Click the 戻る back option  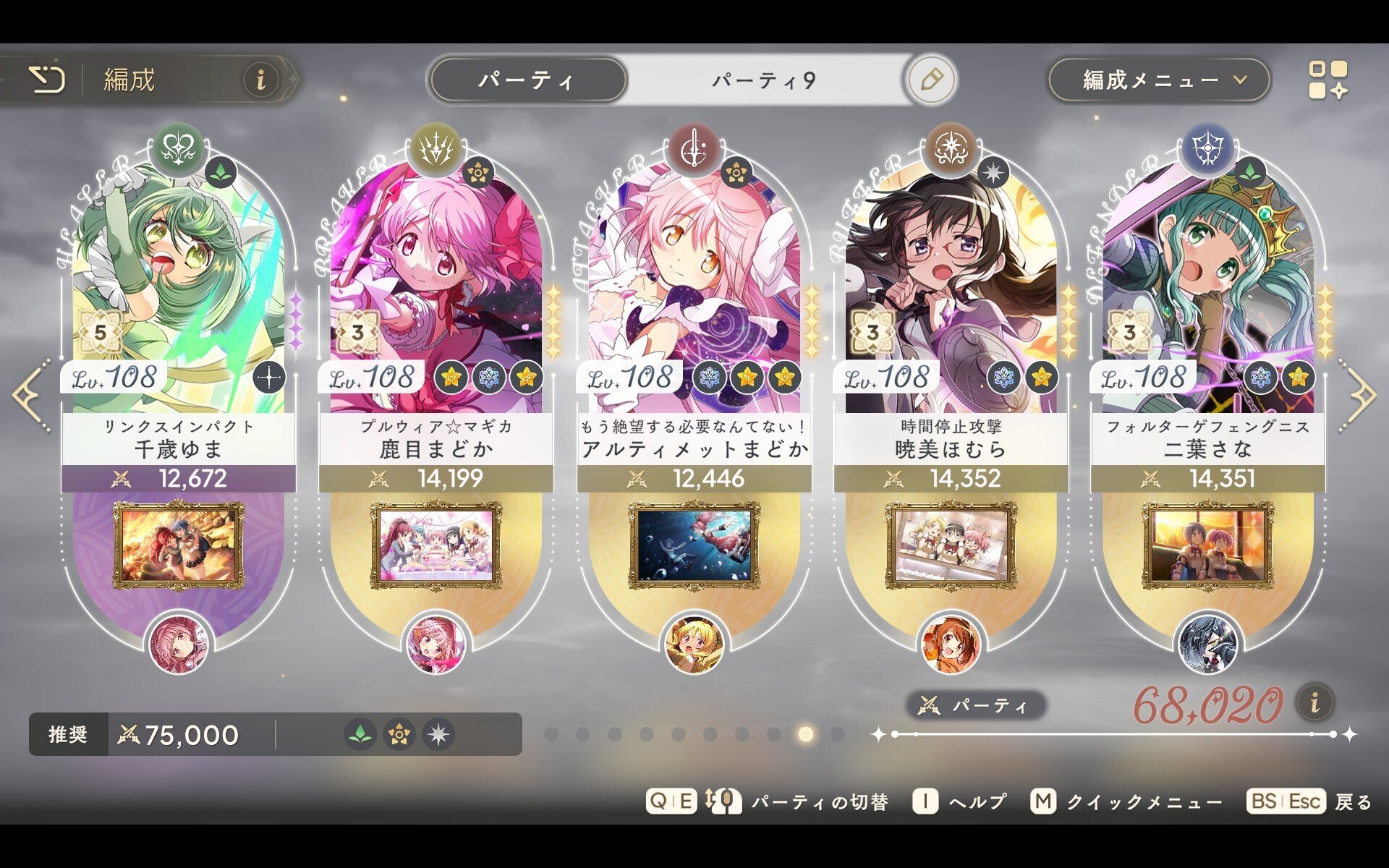tap(1364, 801)
